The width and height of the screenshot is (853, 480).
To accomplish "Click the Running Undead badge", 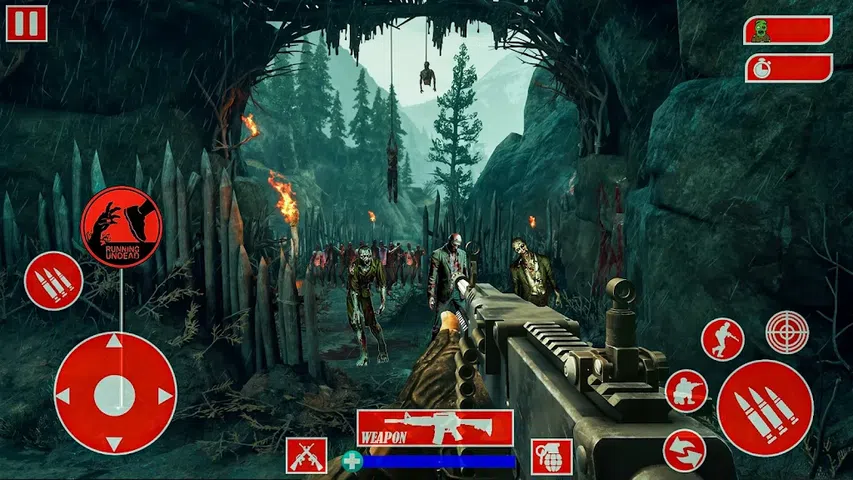I will (121, 227).
